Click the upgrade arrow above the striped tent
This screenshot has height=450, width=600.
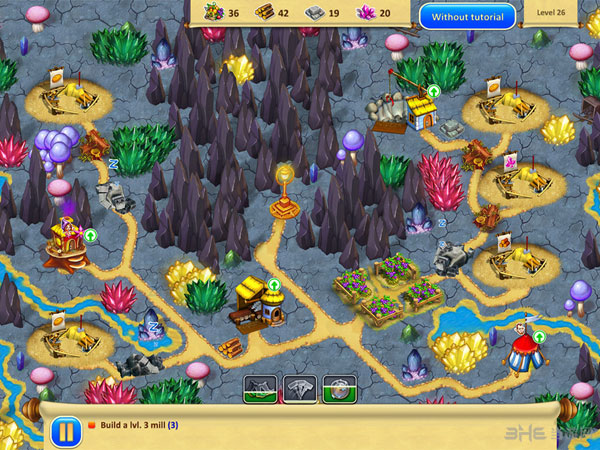pyautogui.click(x=540, y=336)
